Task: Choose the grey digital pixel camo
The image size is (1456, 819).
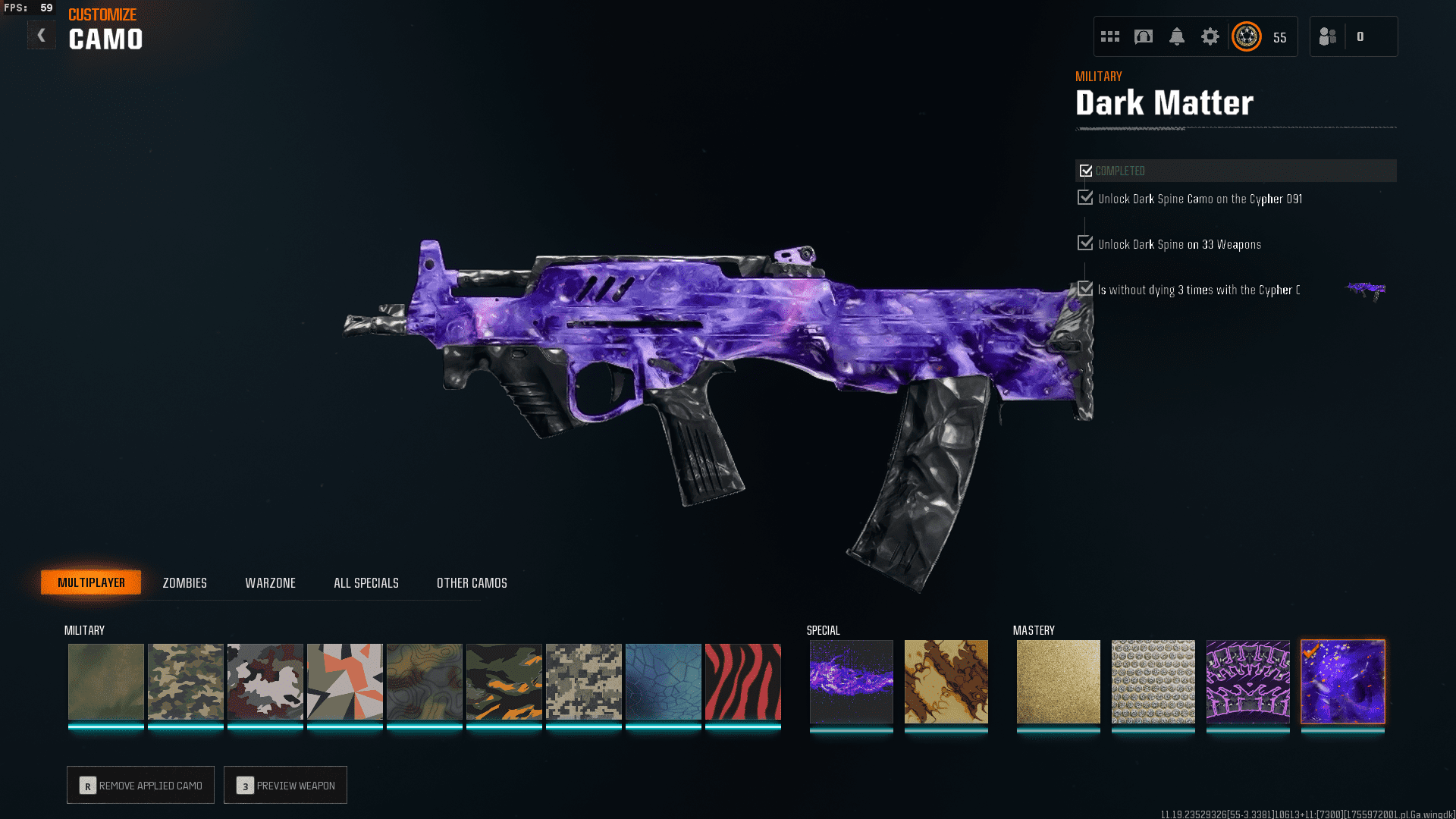Action: tap(583, 681)
